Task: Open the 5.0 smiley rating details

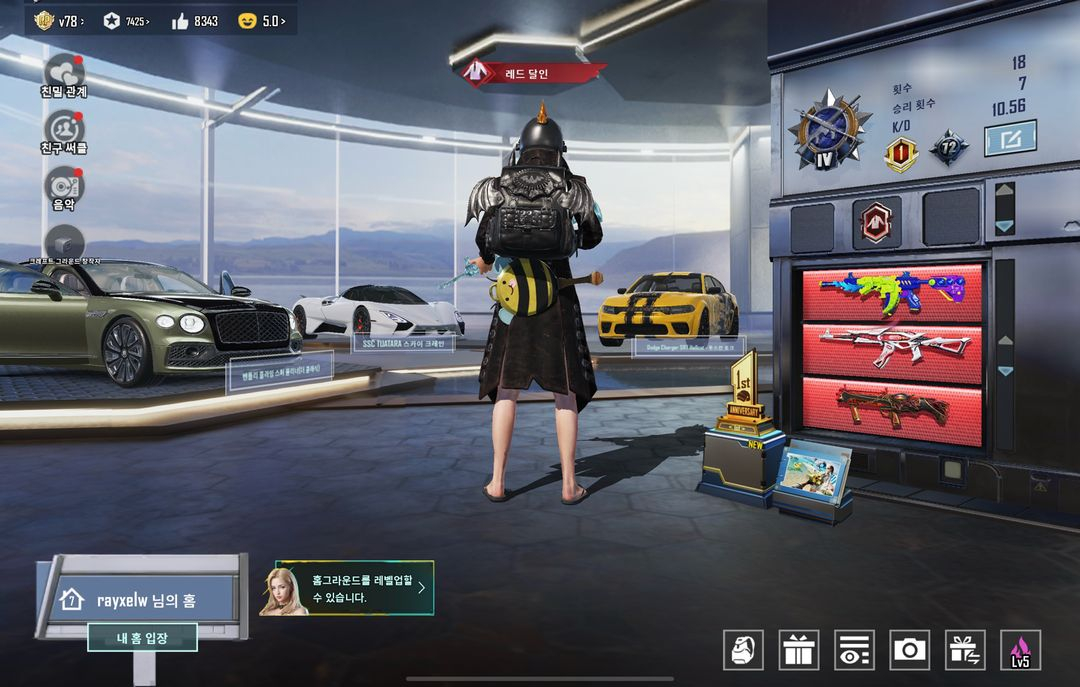Action: coord(262,20)
